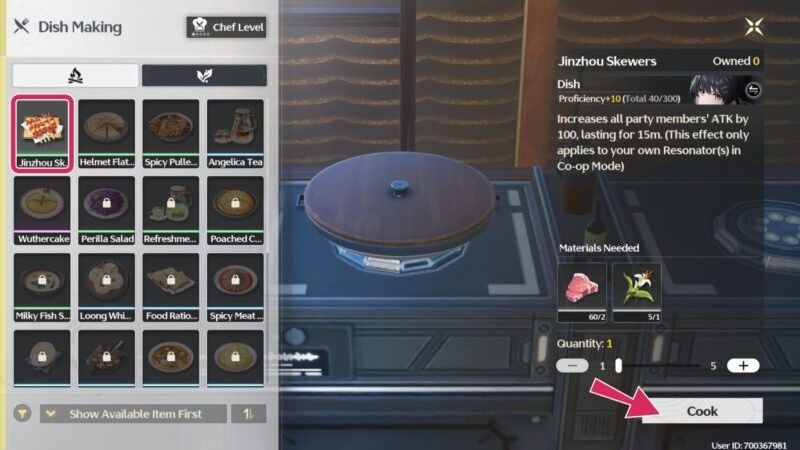This screenshot has width=800, height=450.
Task: Pick the Angelica Tea recipe
Action: (235, 133)
